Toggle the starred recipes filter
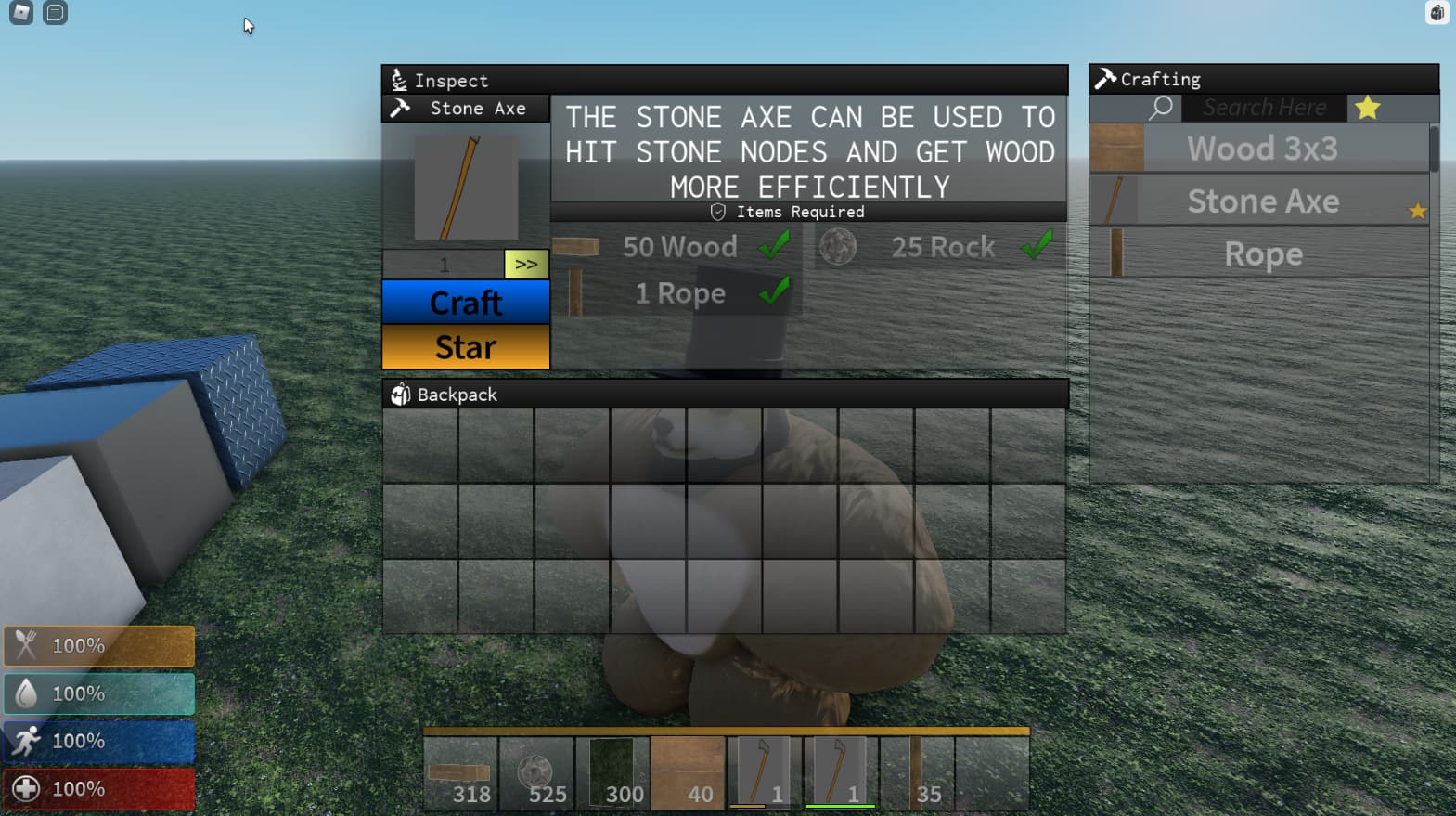Image resolution: width=1456 pixels, height=816 pixels. 1367,108
